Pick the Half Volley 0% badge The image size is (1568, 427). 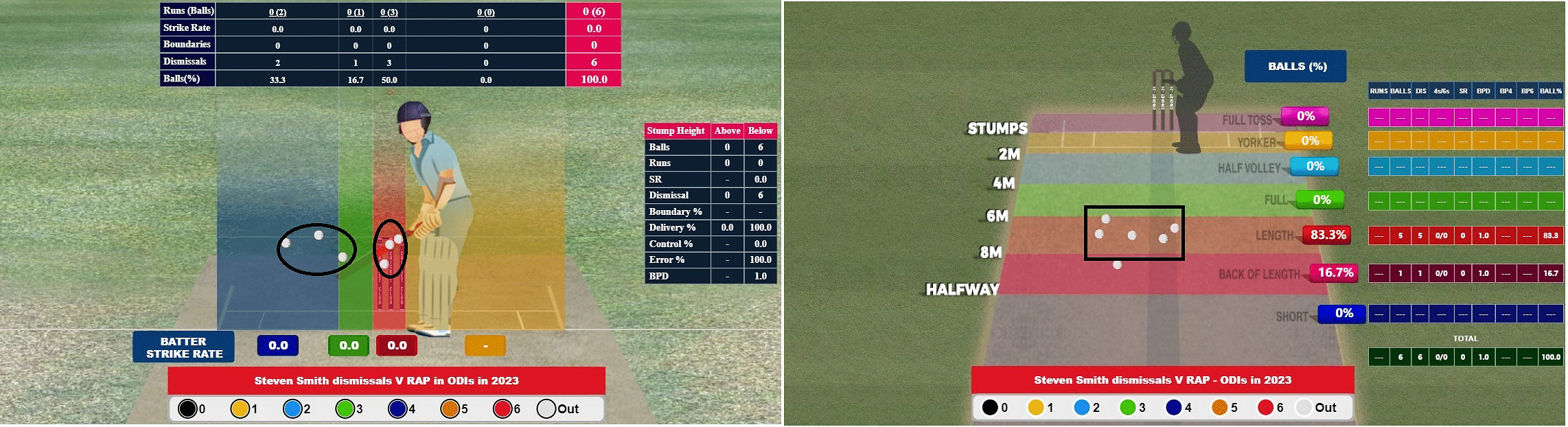click(x=1315, y=166)
